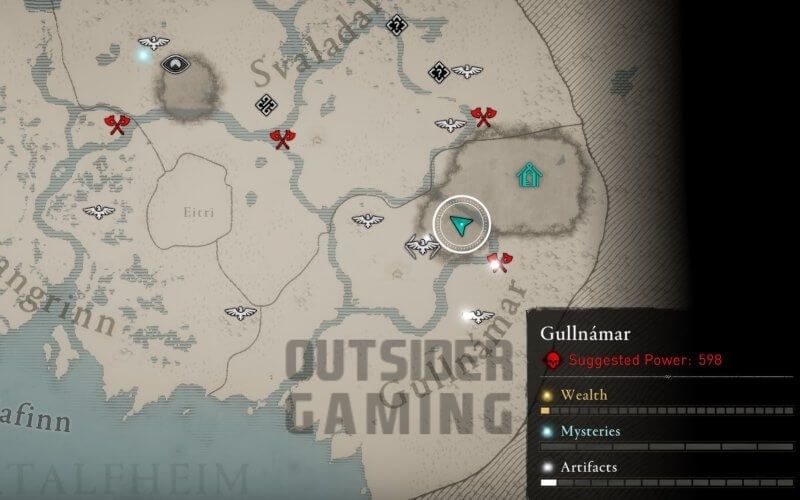800x500 pixels.
Task: Pick the glowing blue mystery dot
Action: 143,55
